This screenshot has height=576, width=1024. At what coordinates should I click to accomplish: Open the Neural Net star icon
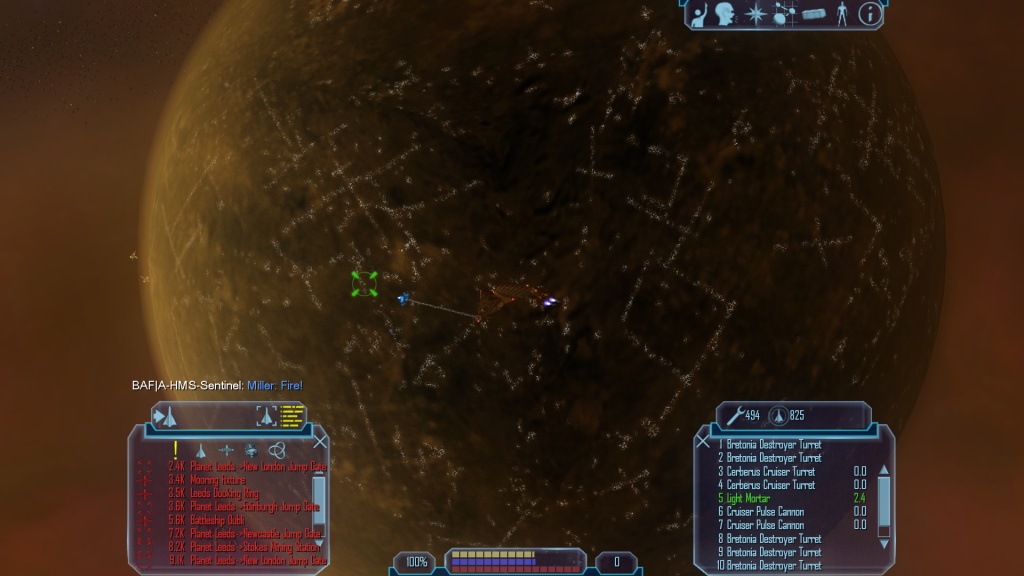[x=756, y=14]
